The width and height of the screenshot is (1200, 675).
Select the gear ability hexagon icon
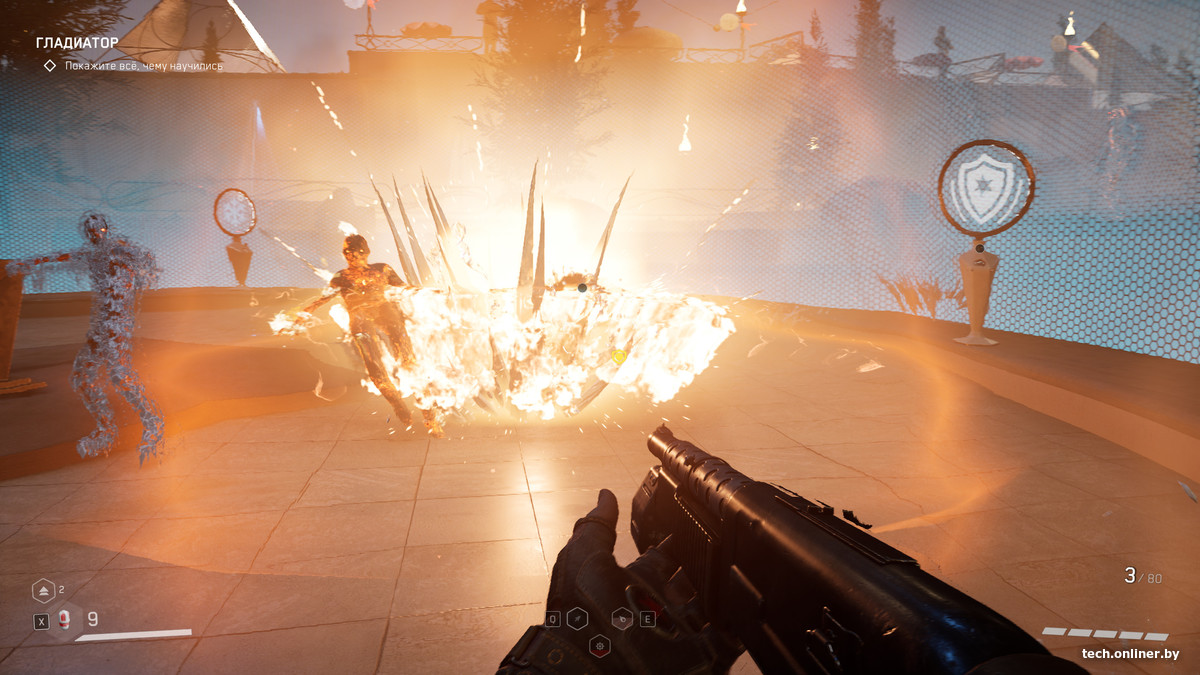pyautogui.click(x=600, y=643)
